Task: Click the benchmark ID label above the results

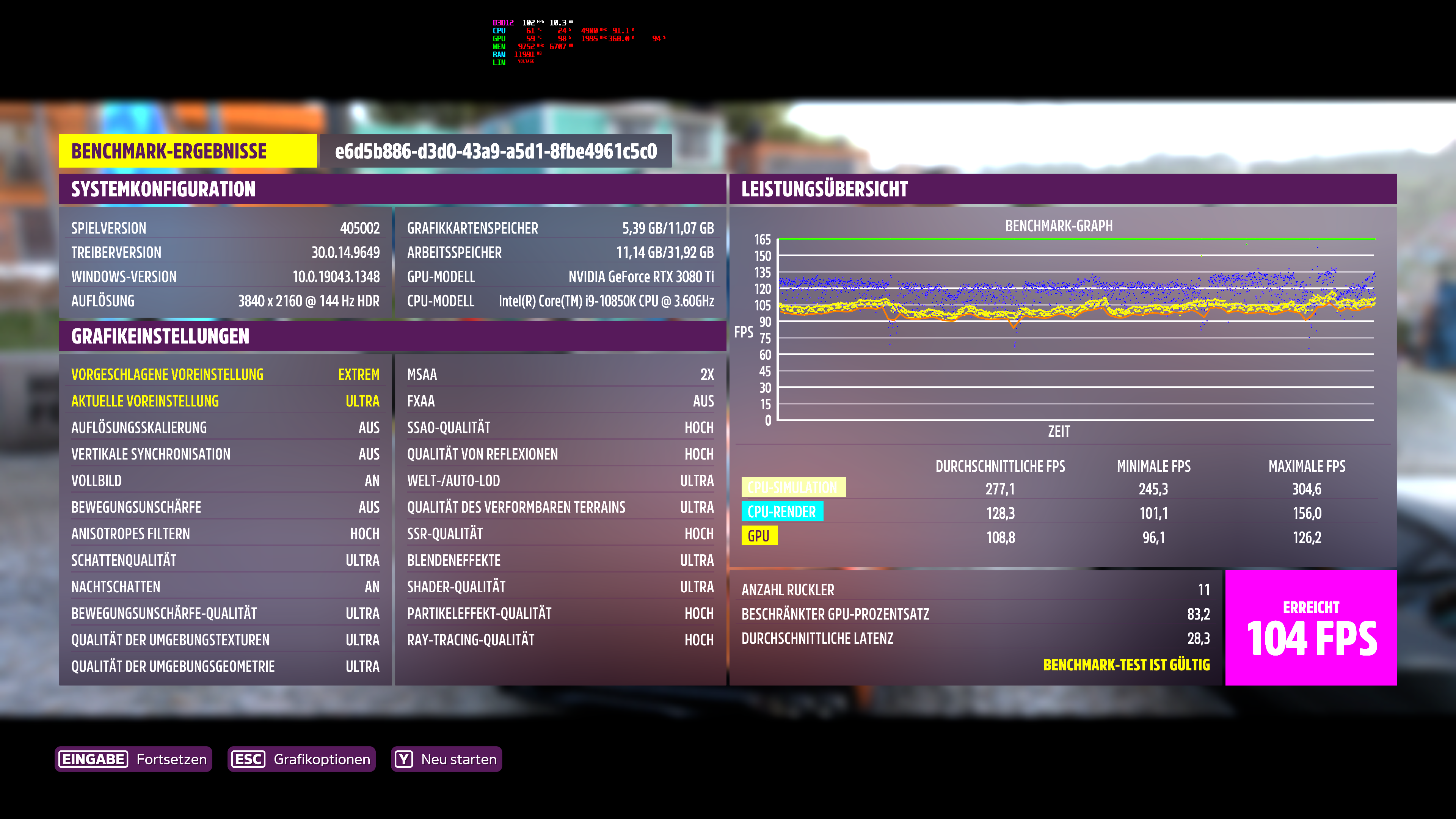Action: pyautogui.click(x=494, y=152)
